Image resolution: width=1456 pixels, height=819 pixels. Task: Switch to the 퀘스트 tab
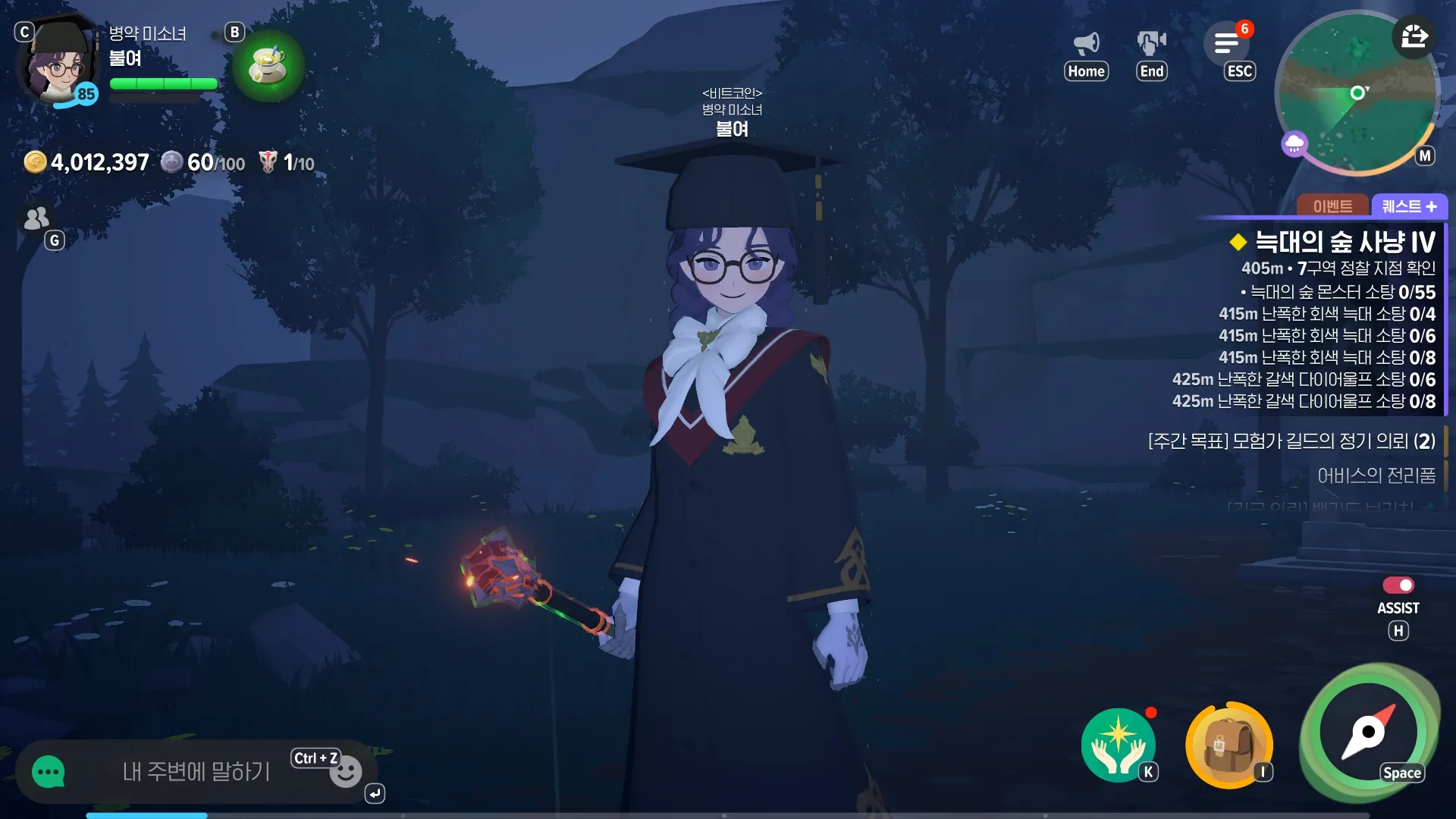[1409, 206]
